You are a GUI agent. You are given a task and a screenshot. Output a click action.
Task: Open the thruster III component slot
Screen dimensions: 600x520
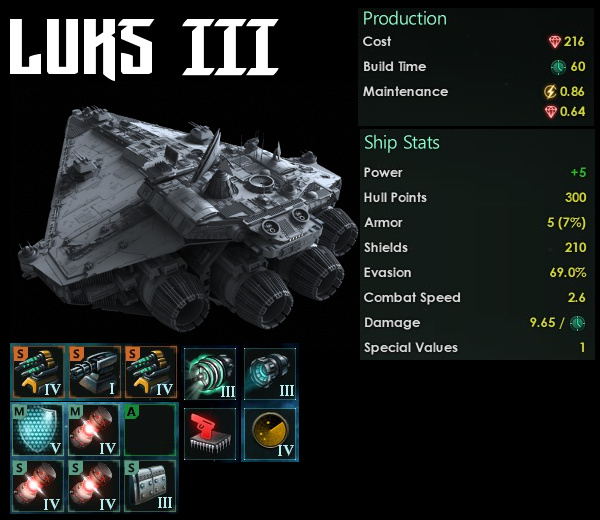click(210, 372)
